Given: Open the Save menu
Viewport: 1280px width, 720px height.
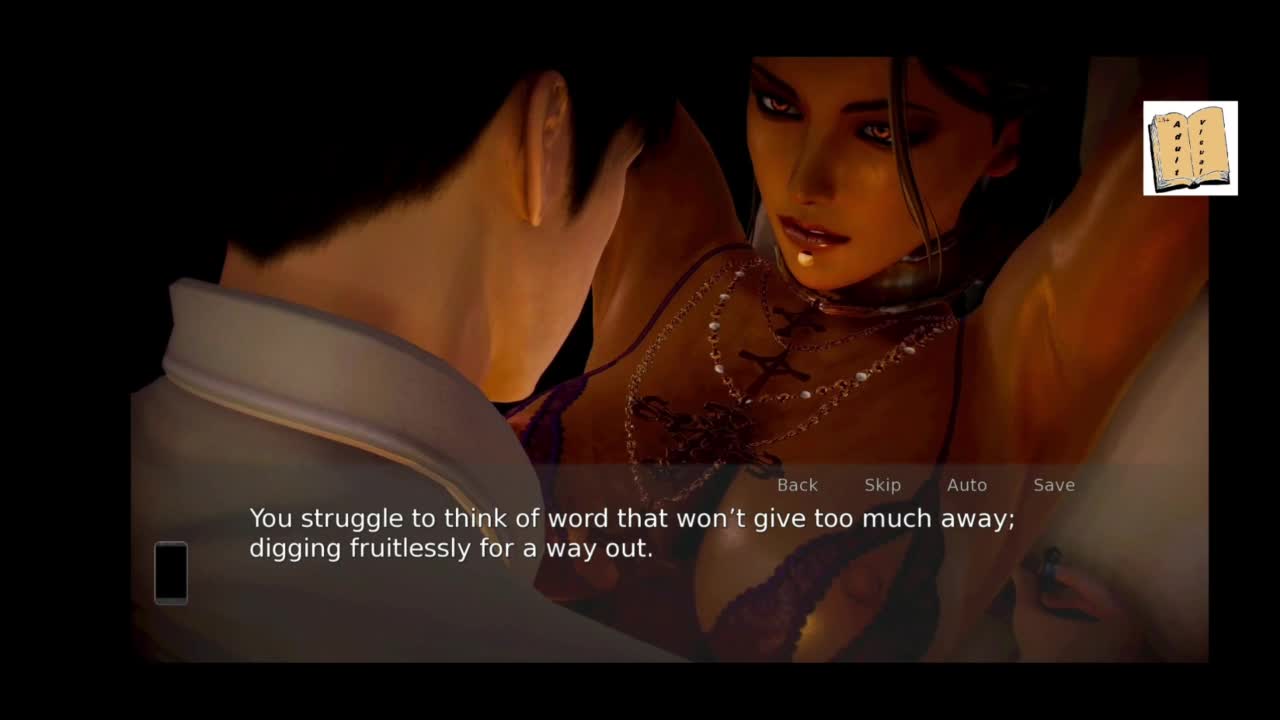Looking at the screenshot, I should (x=1053, y=485).
